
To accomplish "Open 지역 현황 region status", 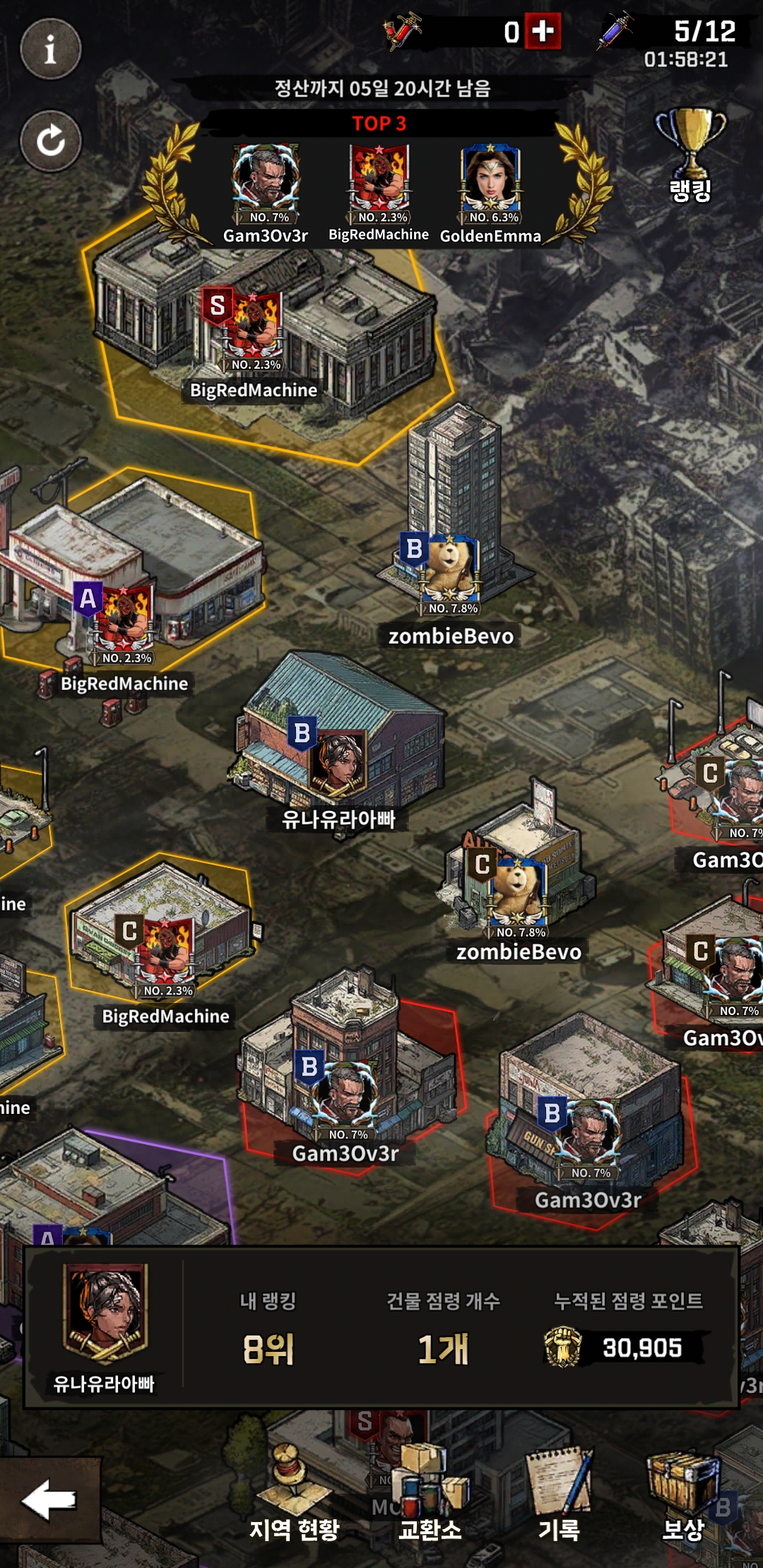I will 294,1497.
